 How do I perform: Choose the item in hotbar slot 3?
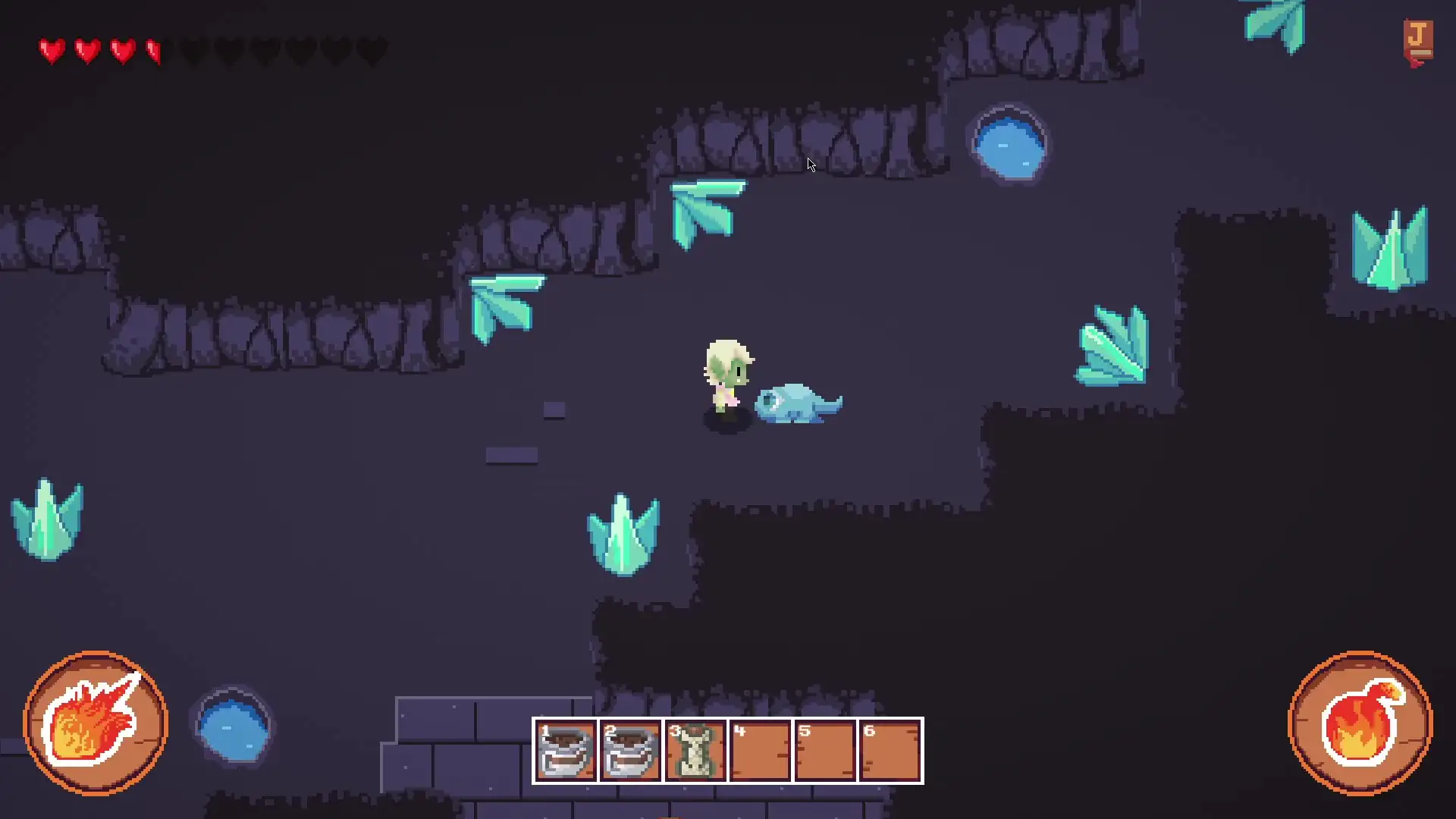(x=695, y=751)
